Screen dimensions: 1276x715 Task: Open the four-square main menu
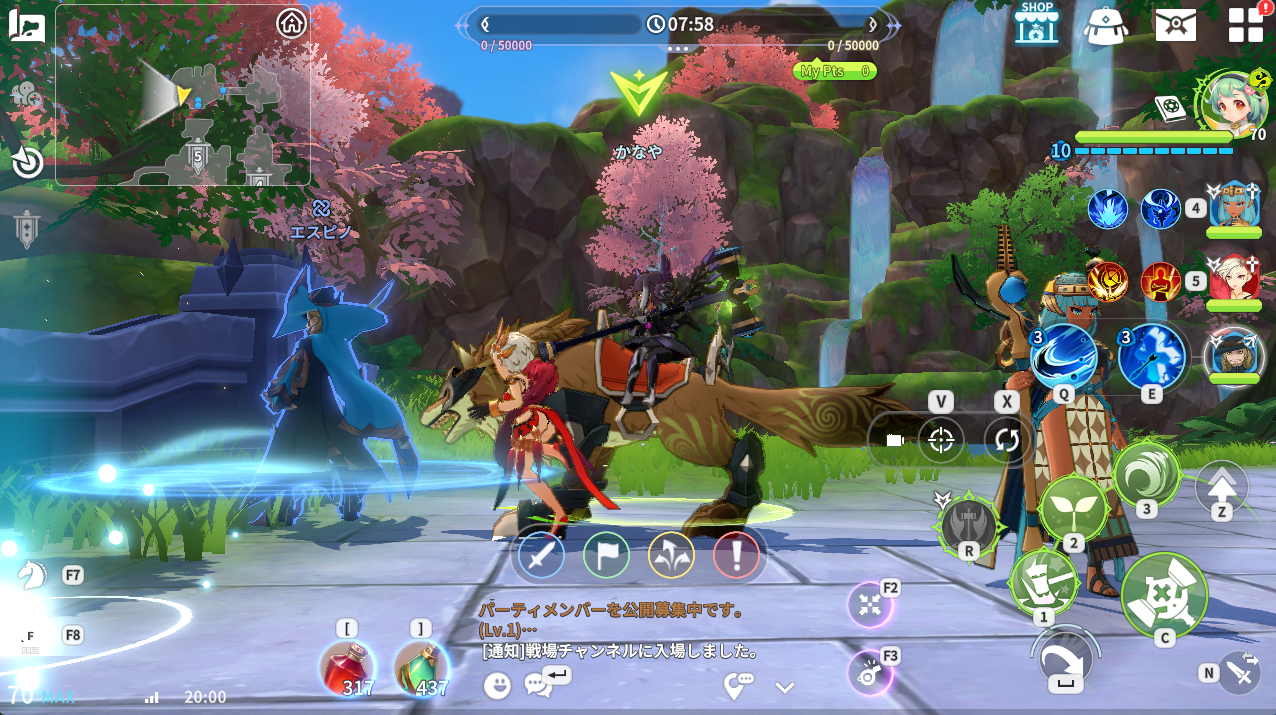click(x=1245, y=24)
